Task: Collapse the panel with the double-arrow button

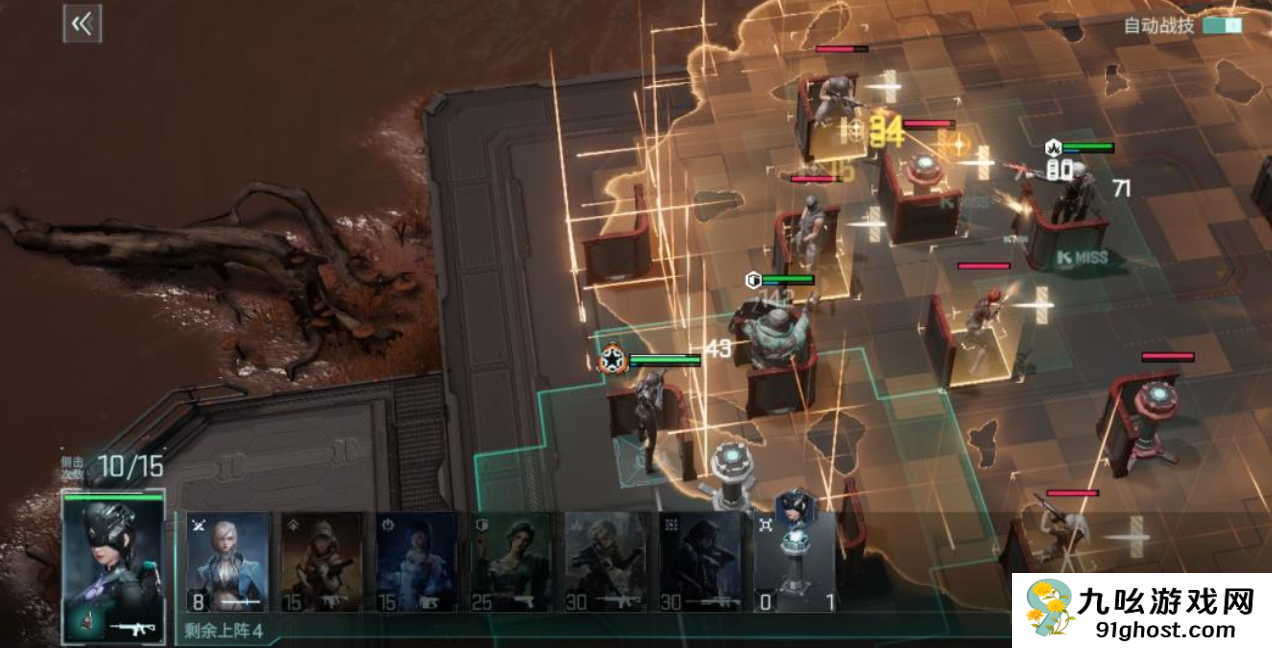Action: [x=82, y=24]
